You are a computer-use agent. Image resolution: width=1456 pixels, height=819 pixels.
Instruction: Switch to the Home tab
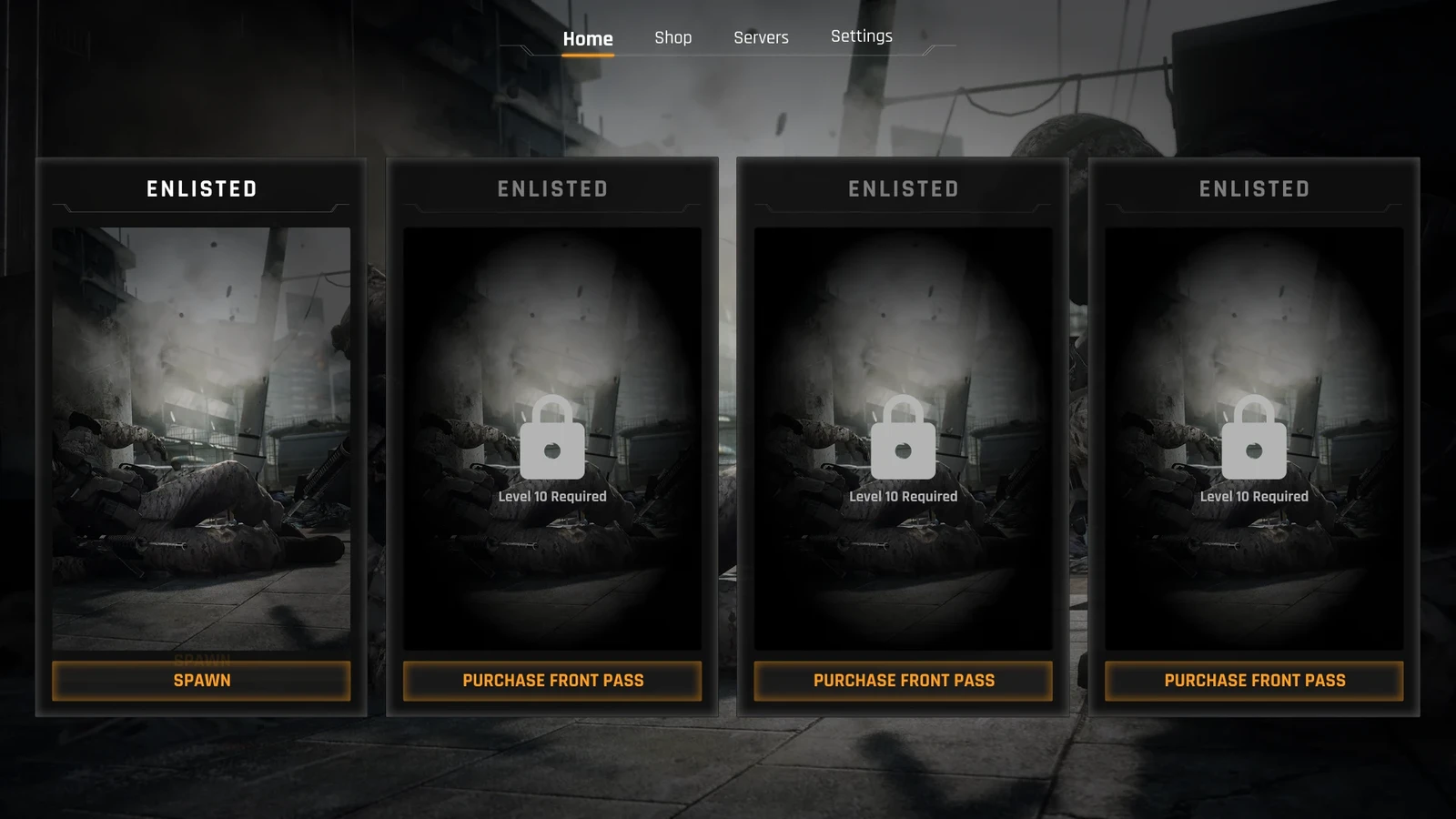click(588, 38)
